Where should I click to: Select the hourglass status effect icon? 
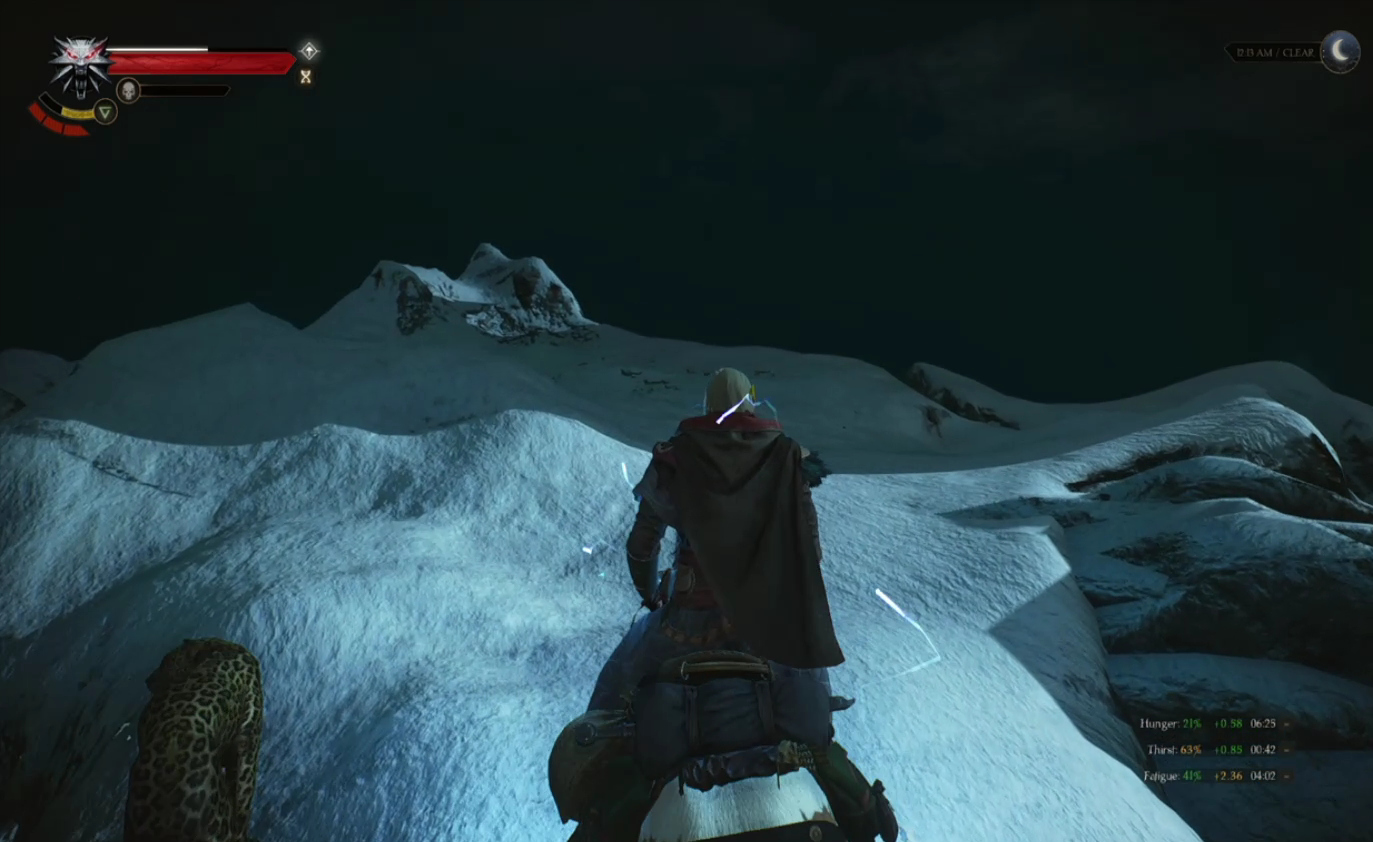[306, 76]
